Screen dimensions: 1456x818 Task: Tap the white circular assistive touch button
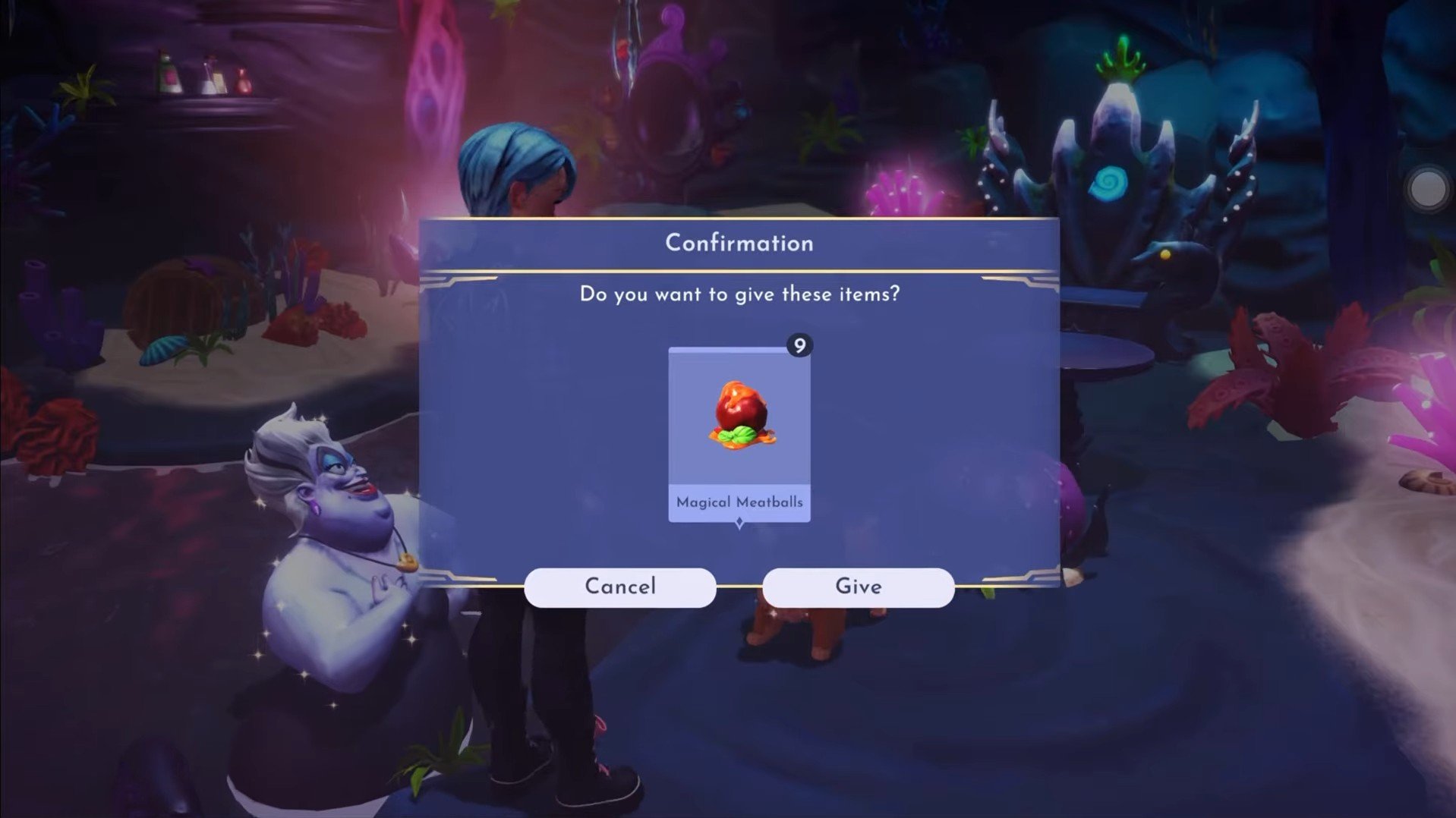click(x=1427, y=189)
